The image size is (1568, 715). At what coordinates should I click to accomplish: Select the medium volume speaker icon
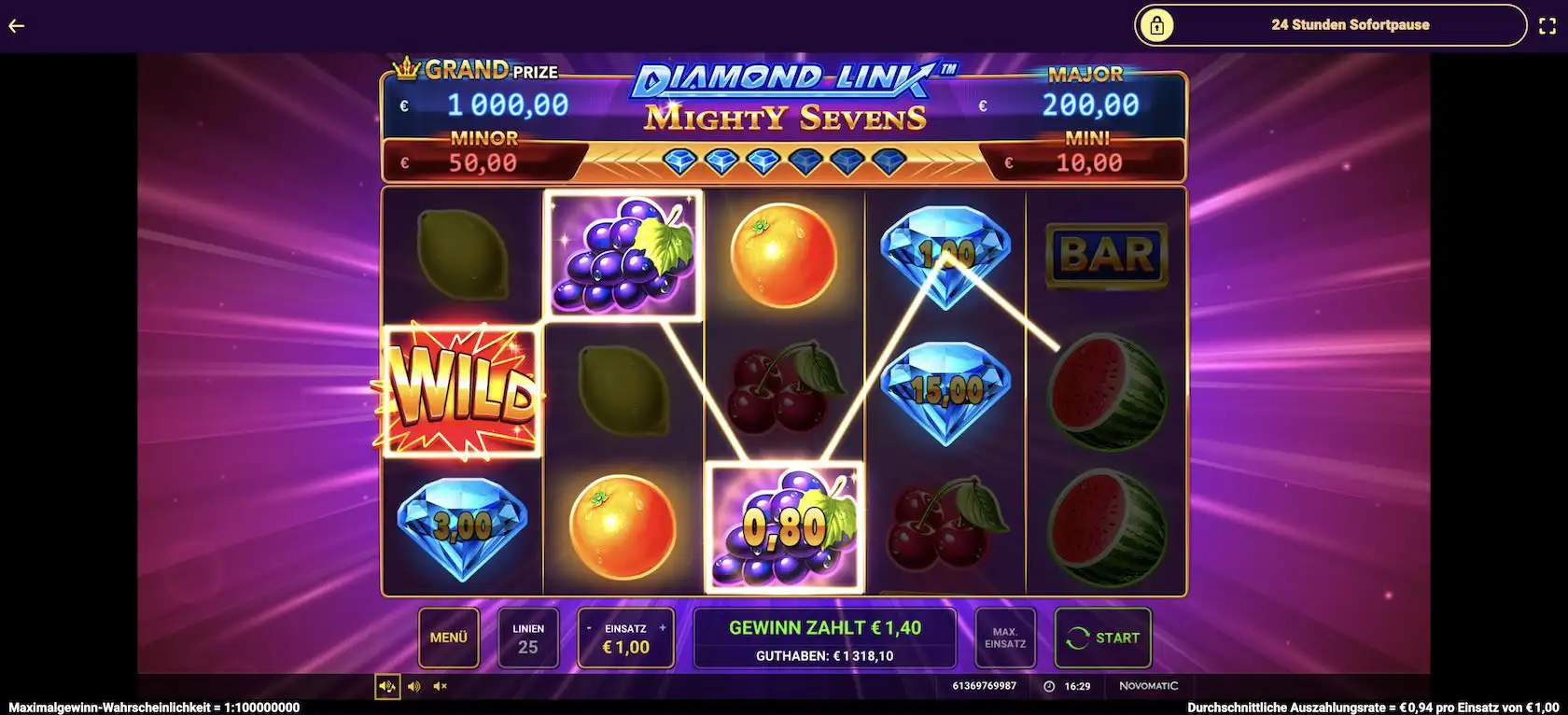(x=414, y=686)
